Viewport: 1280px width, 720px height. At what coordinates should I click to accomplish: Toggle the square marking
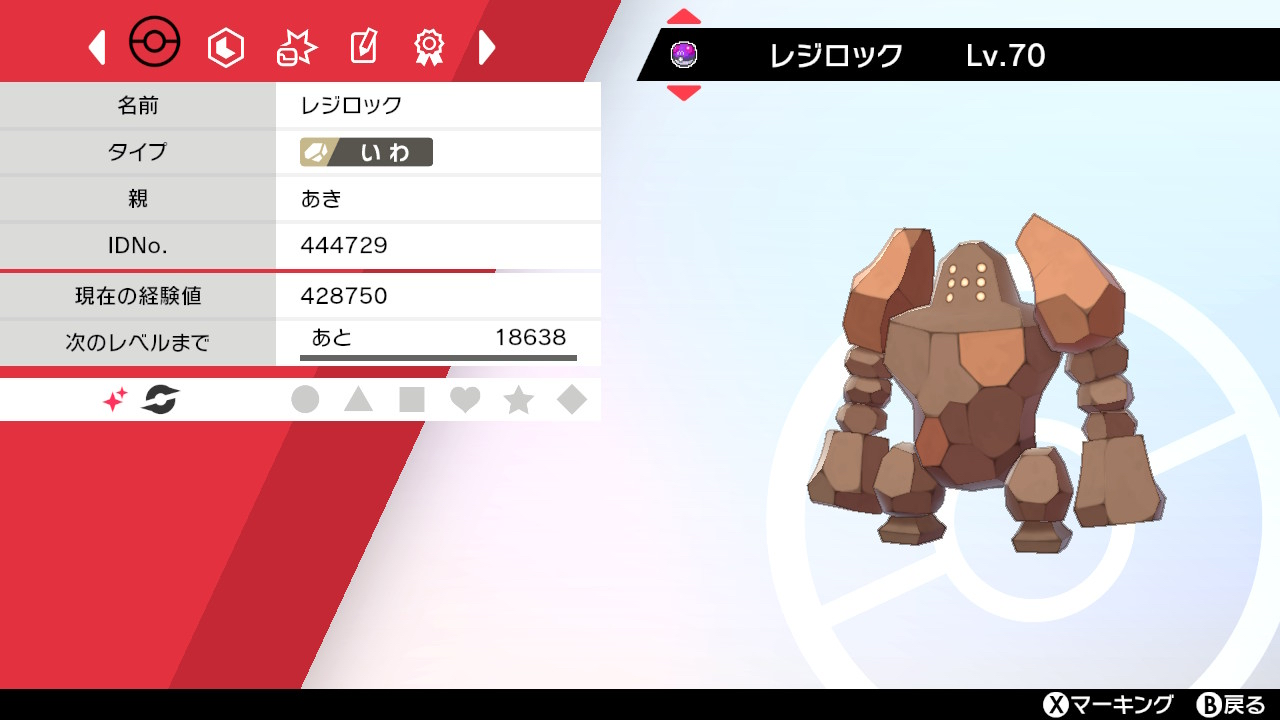click(x=412, y=400)
